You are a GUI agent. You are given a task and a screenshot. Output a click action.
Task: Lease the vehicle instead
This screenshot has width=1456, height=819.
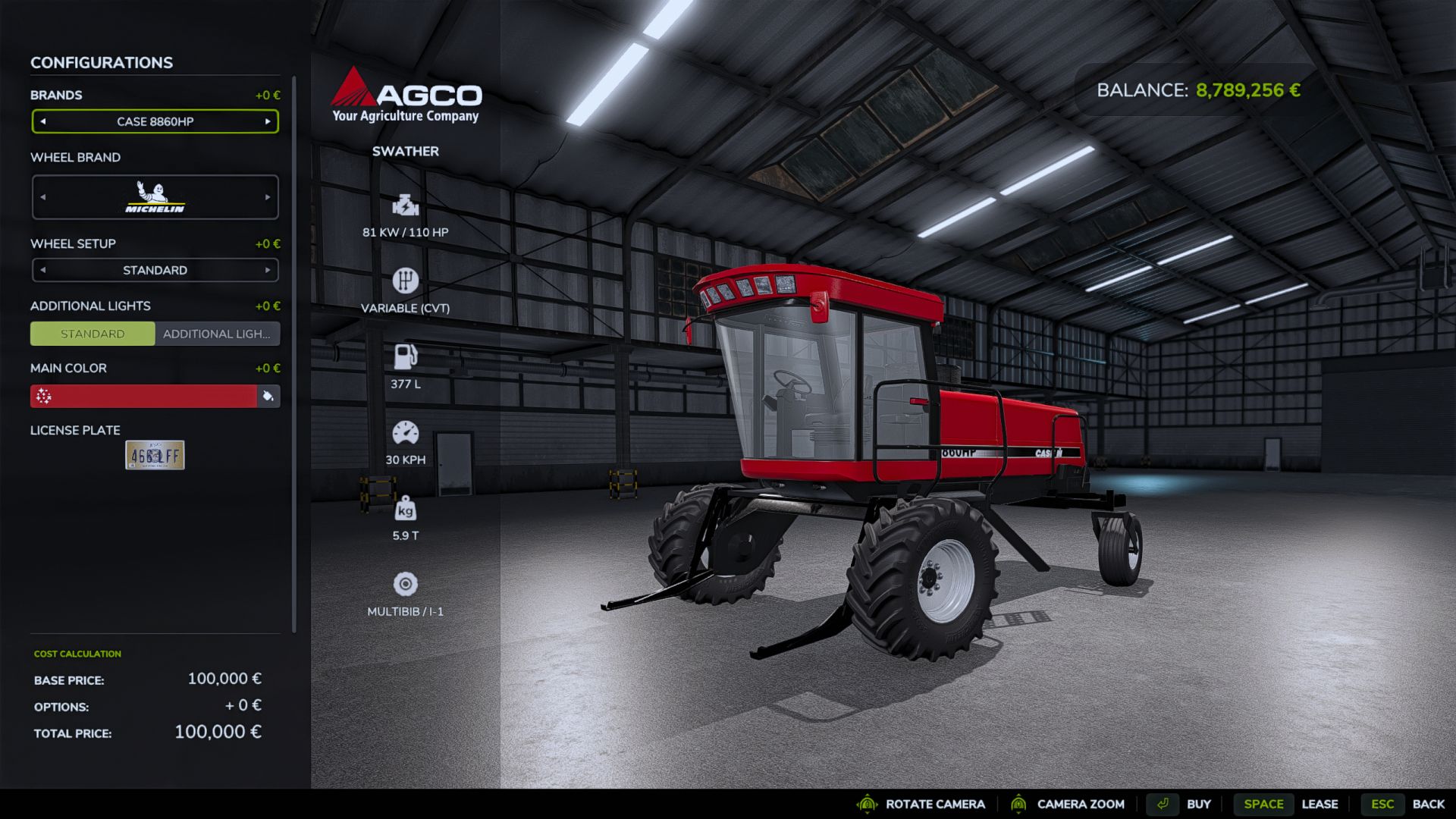click(x=1320, y=804)
